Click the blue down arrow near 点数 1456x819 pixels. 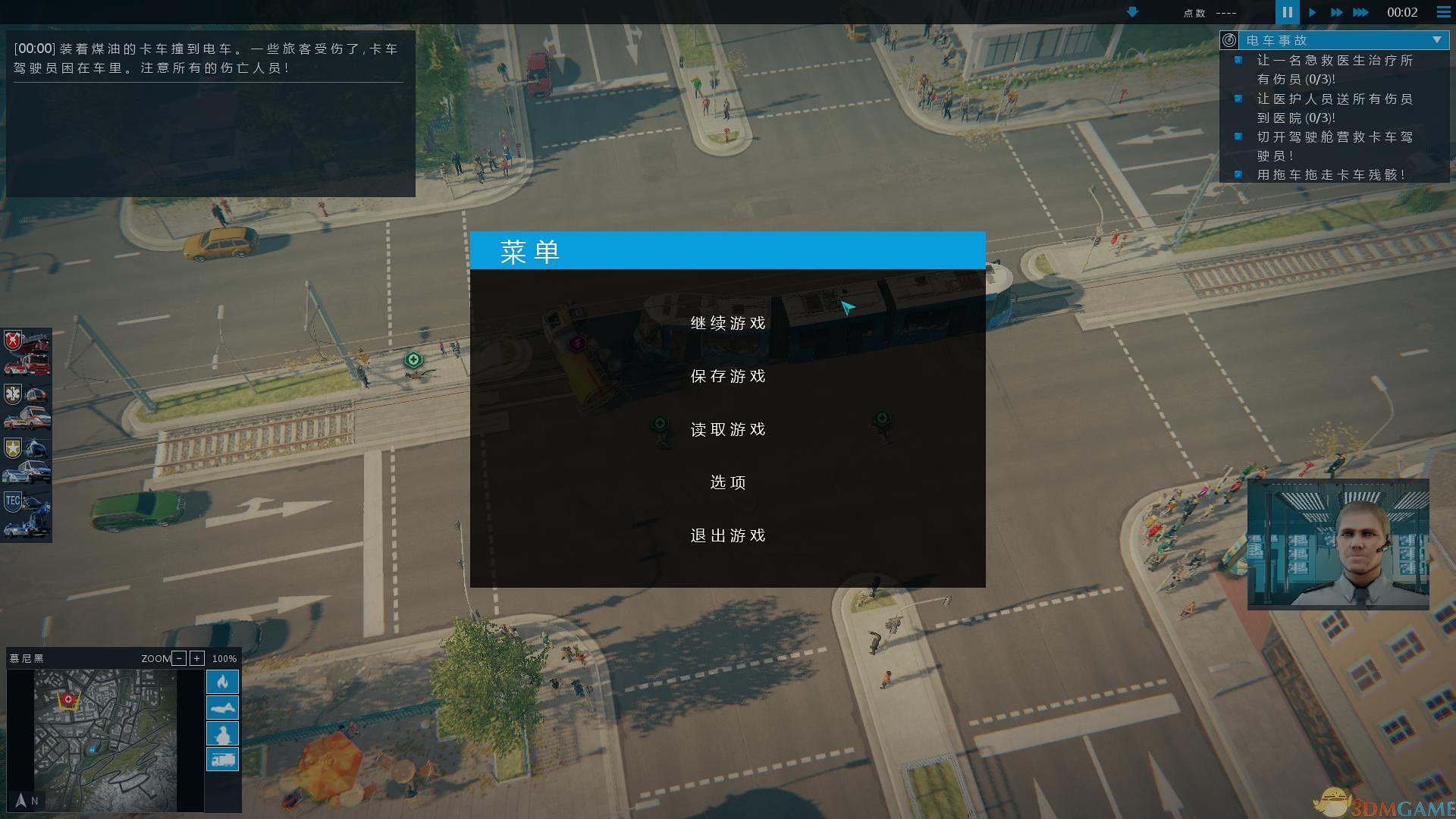1131,13
